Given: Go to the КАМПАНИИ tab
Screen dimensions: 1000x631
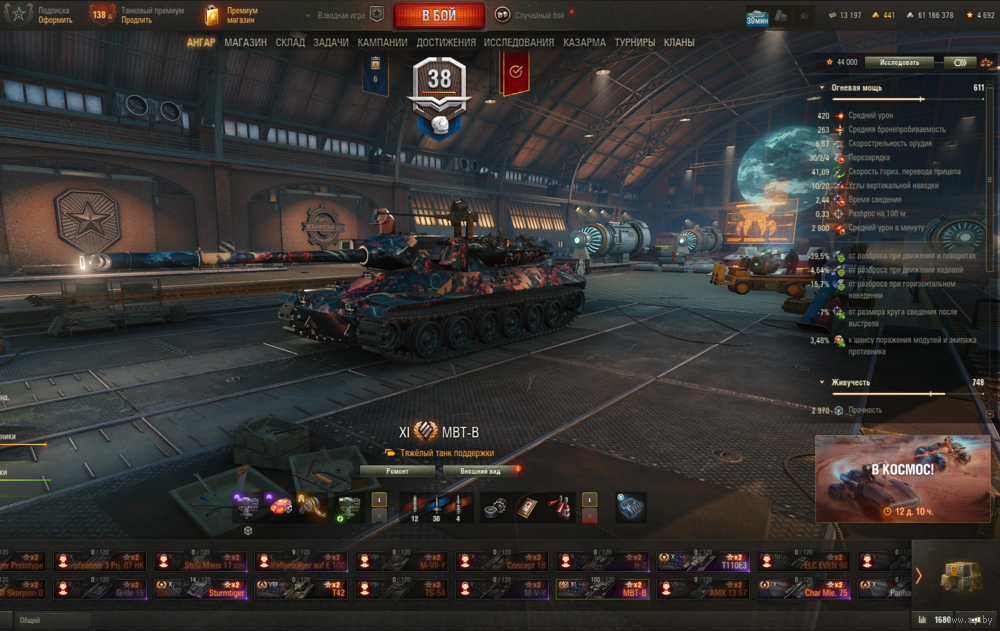Looking at the screenshot, I should tap(383, 43).
